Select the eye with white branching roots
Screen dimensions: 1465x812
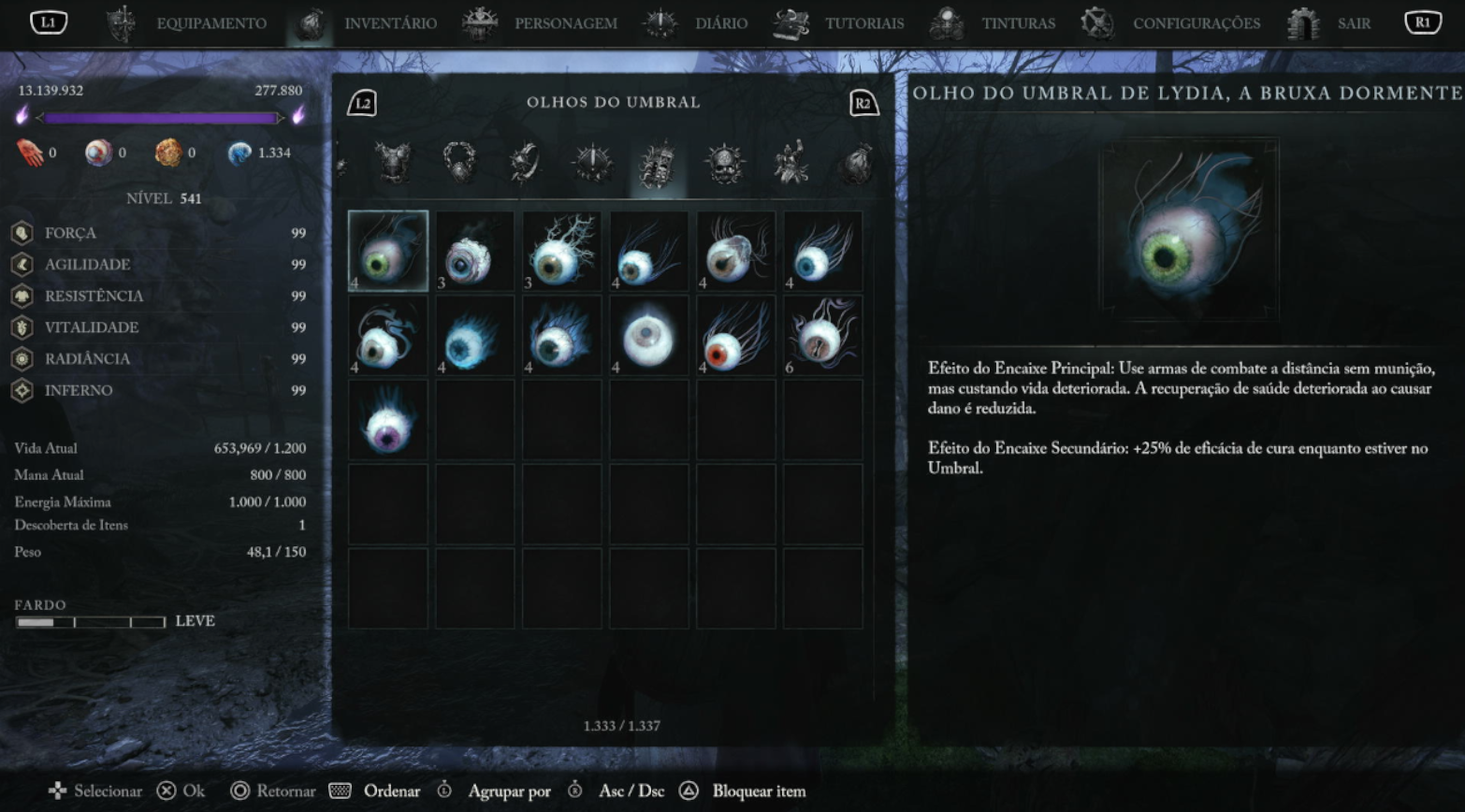click(x=561, y=251)
